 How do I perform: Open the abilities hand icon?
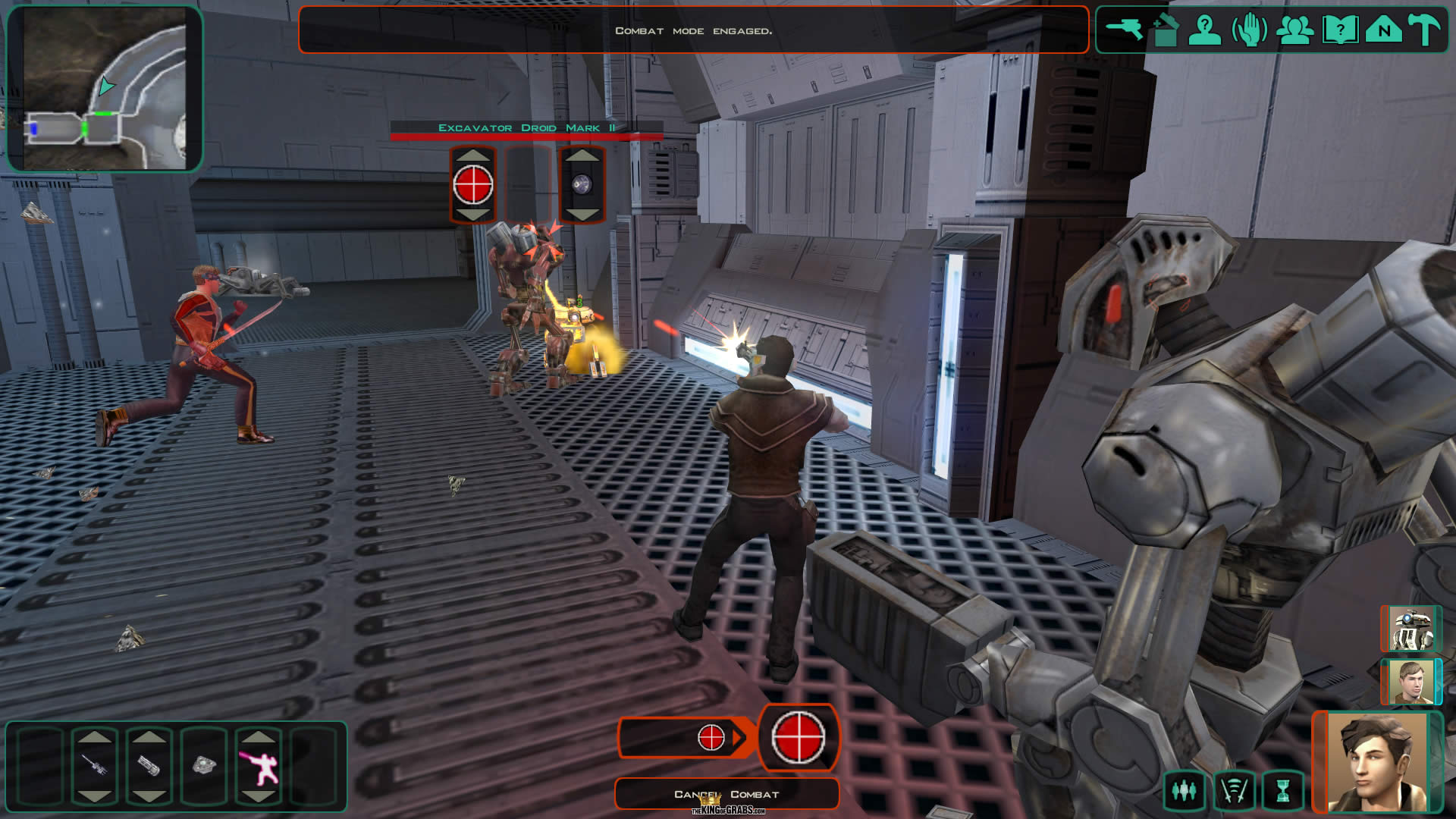(x=1249, y=30)
